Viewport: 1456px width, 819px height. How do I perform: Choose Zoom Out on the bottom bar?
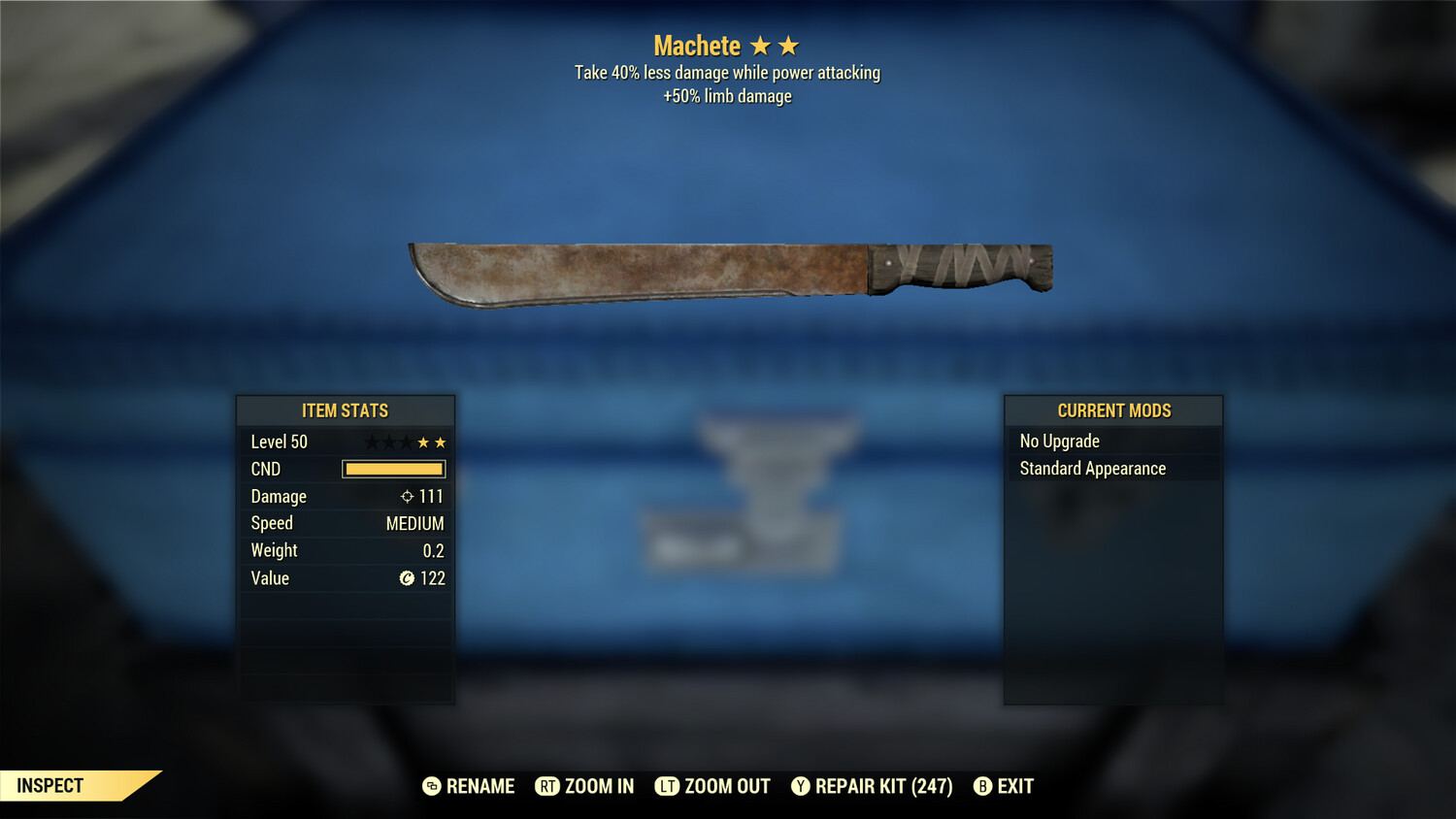tap(712, 786)
